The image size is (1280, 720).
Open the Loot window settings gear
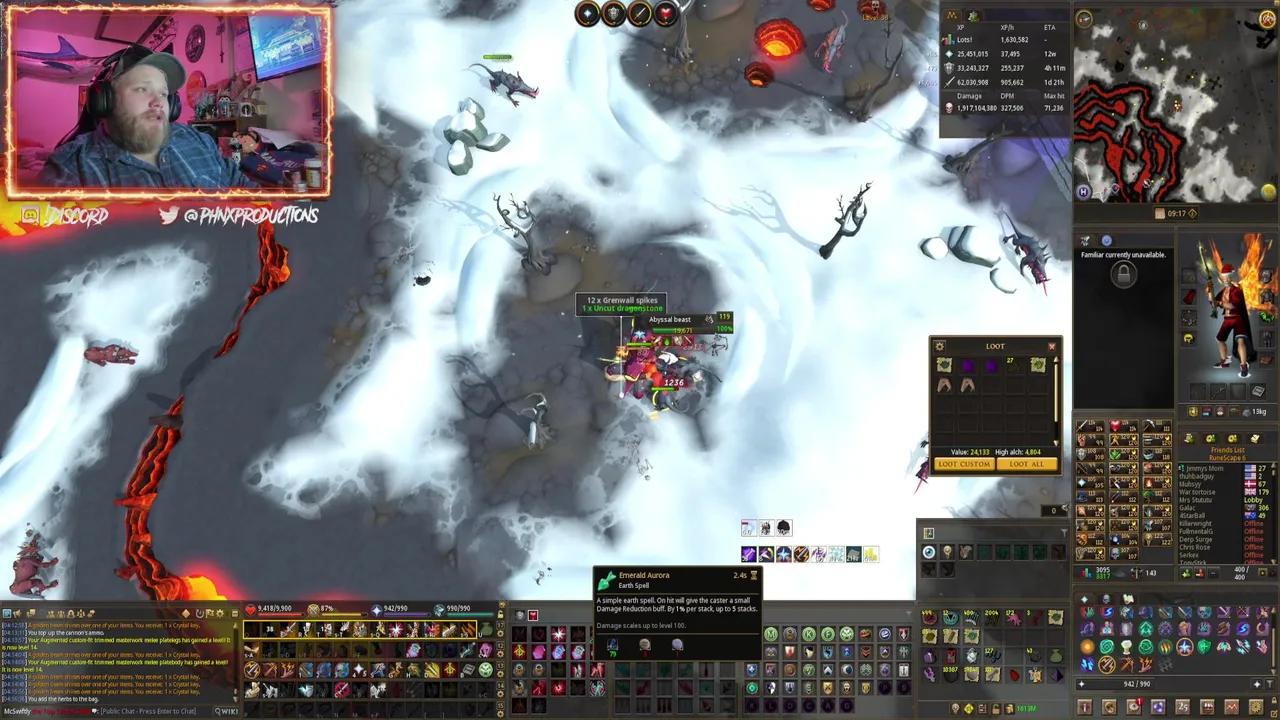pos(939,346)
